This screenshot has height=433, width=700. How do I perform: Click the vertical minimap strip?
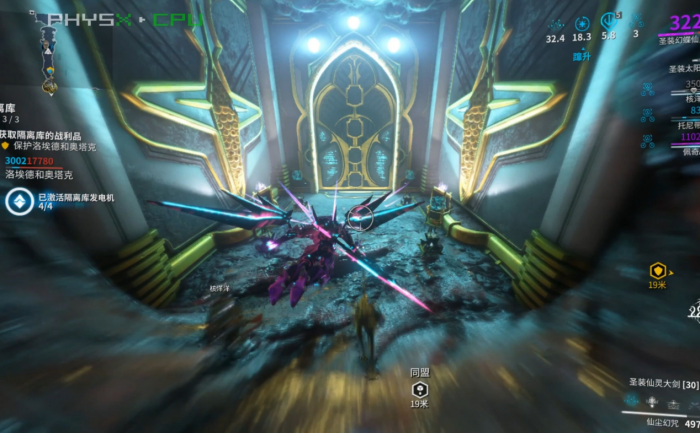46,48
